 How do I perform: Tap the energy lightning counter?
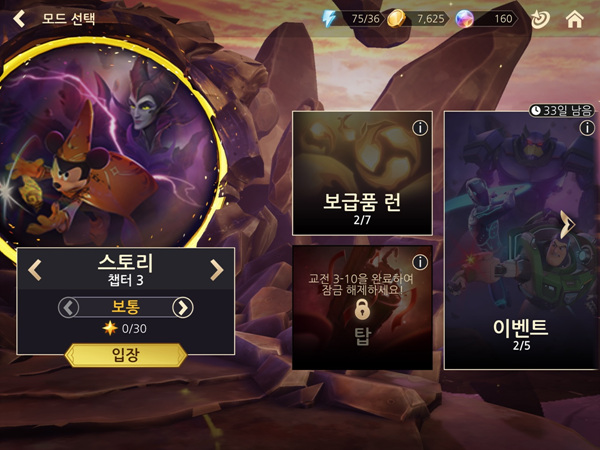[x=350, y=19]
